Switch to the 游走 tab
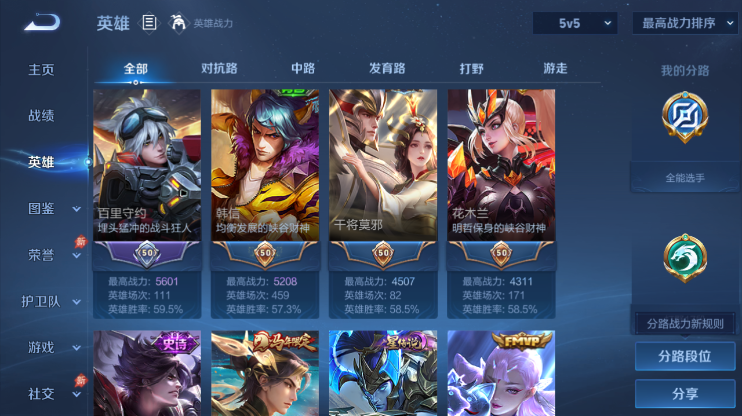Image resolution: width=742 pixels, height=416 pixels. pyautogui.click(x=555, y=69)
